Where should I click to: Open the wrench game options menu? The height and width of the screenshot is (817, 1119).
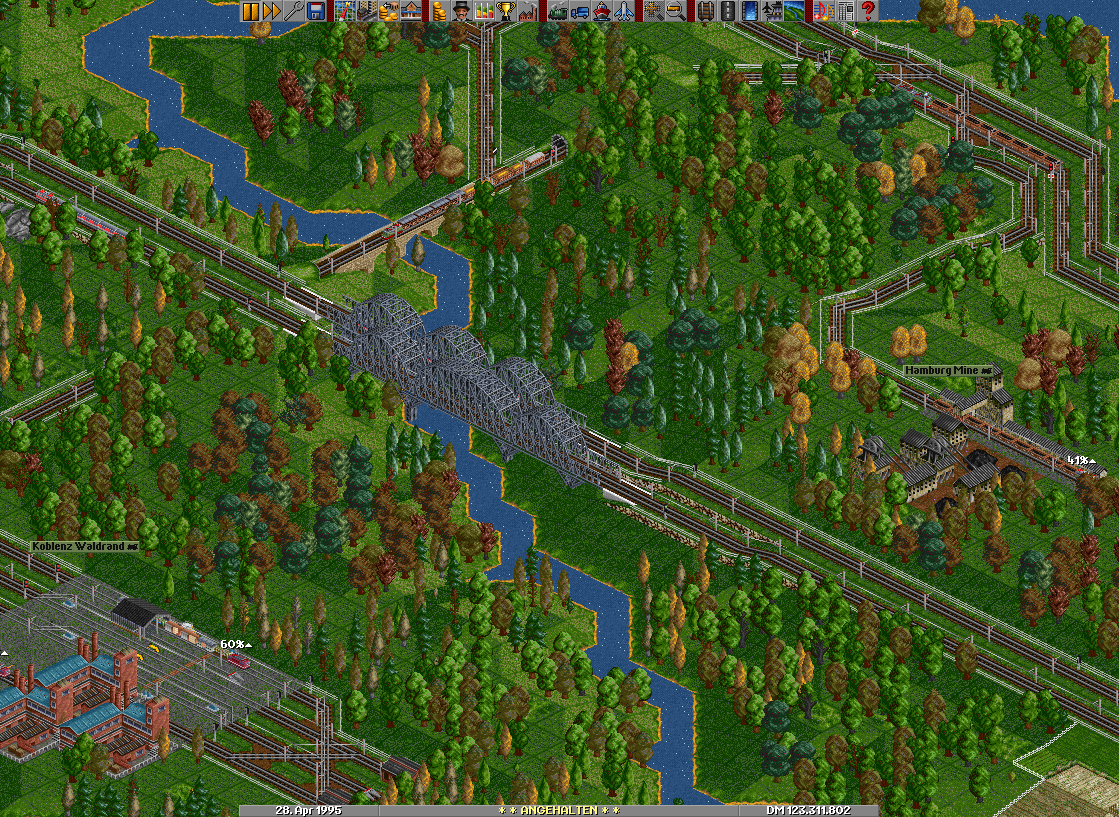[294, 11]
